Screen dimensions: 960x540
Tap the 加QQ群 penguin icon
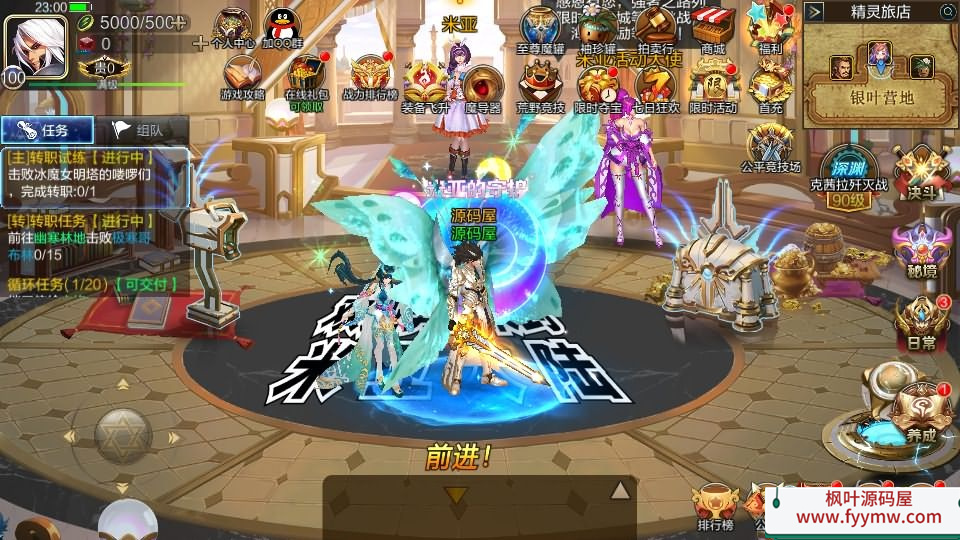click(284, 27)
